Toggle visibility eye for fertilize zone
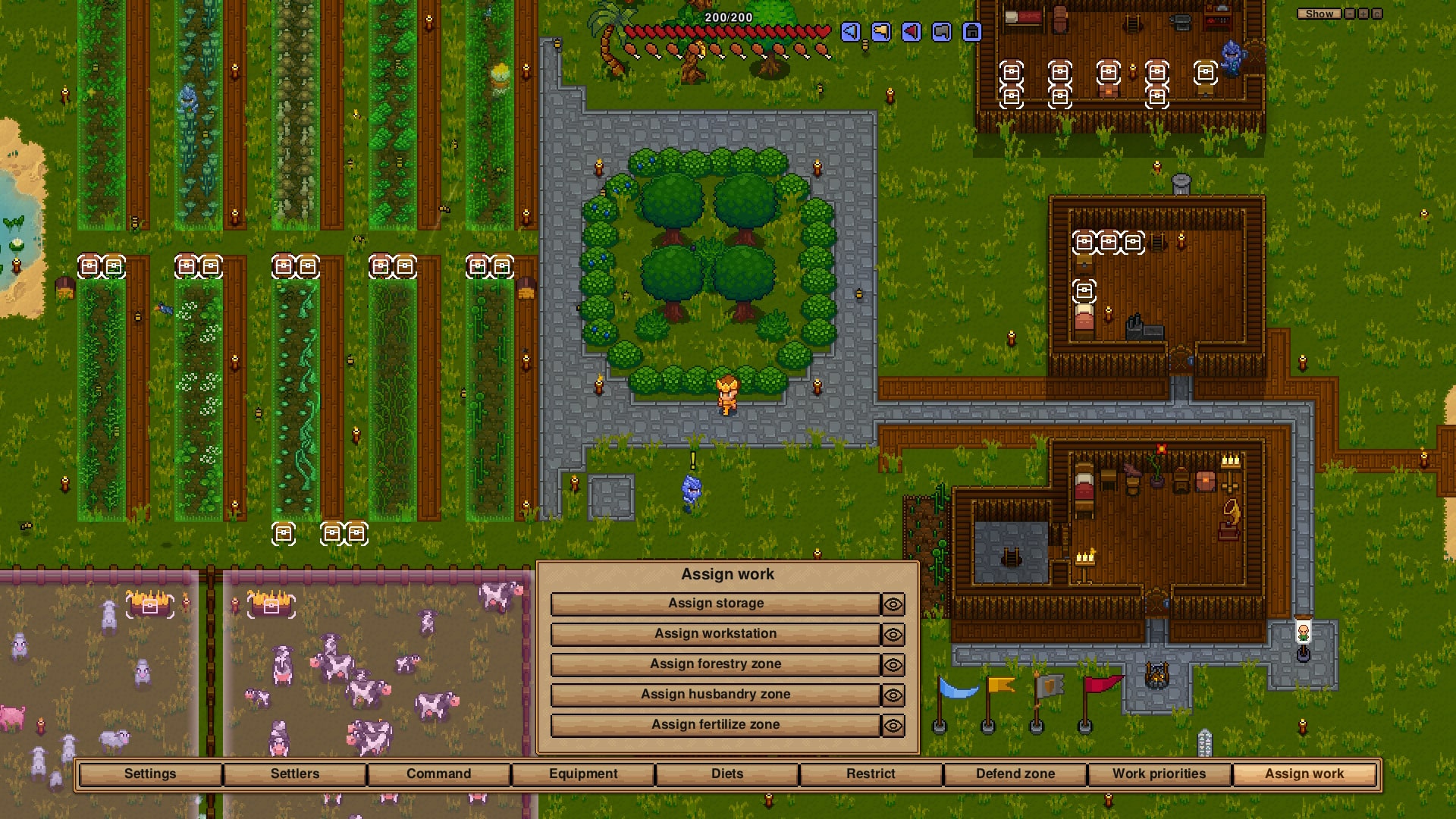This screenshot has height=819, width=1456. pyautogui.click(x=893, y=726)
